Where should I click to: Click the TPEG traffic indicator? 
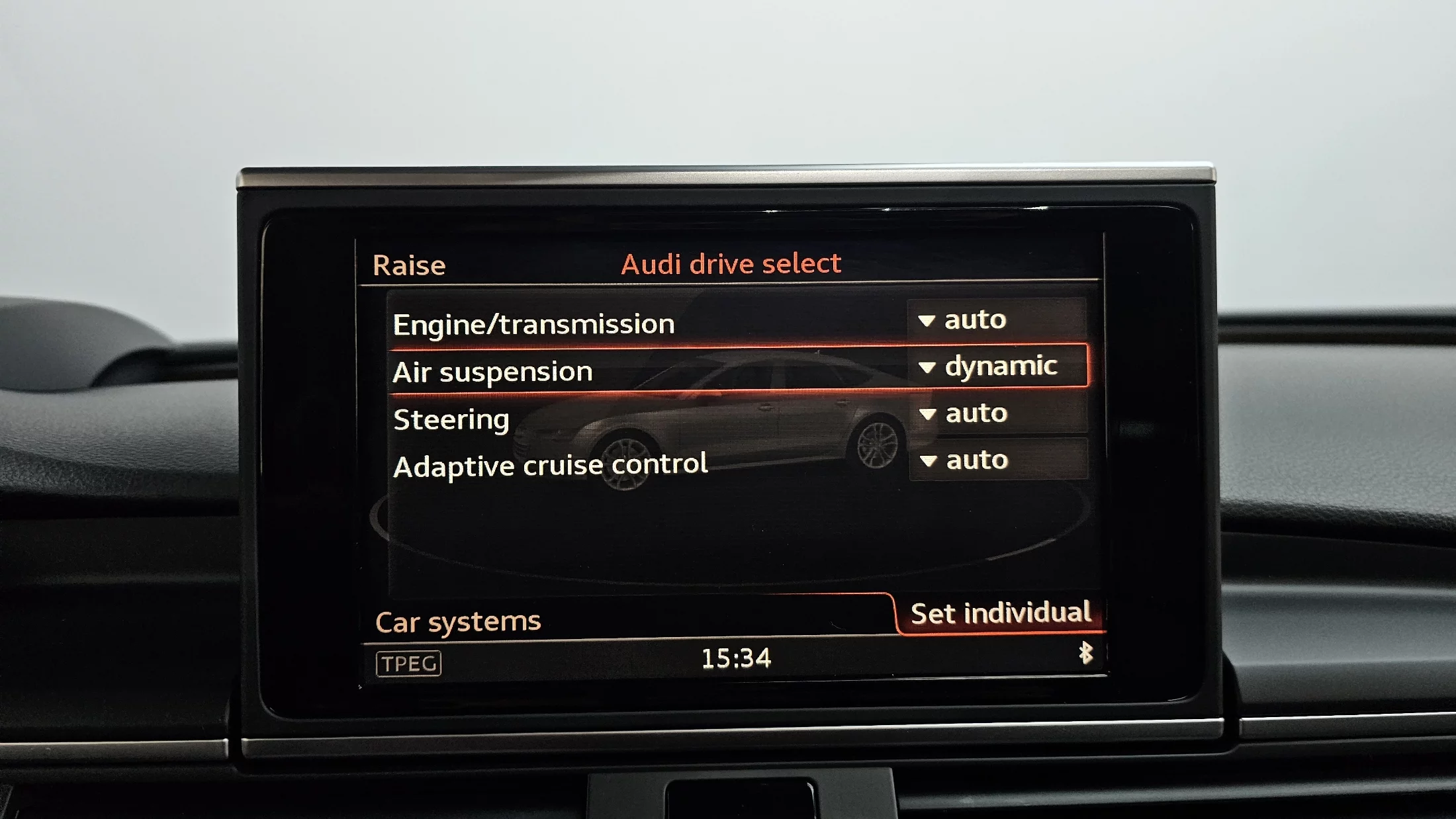point(408,664)
